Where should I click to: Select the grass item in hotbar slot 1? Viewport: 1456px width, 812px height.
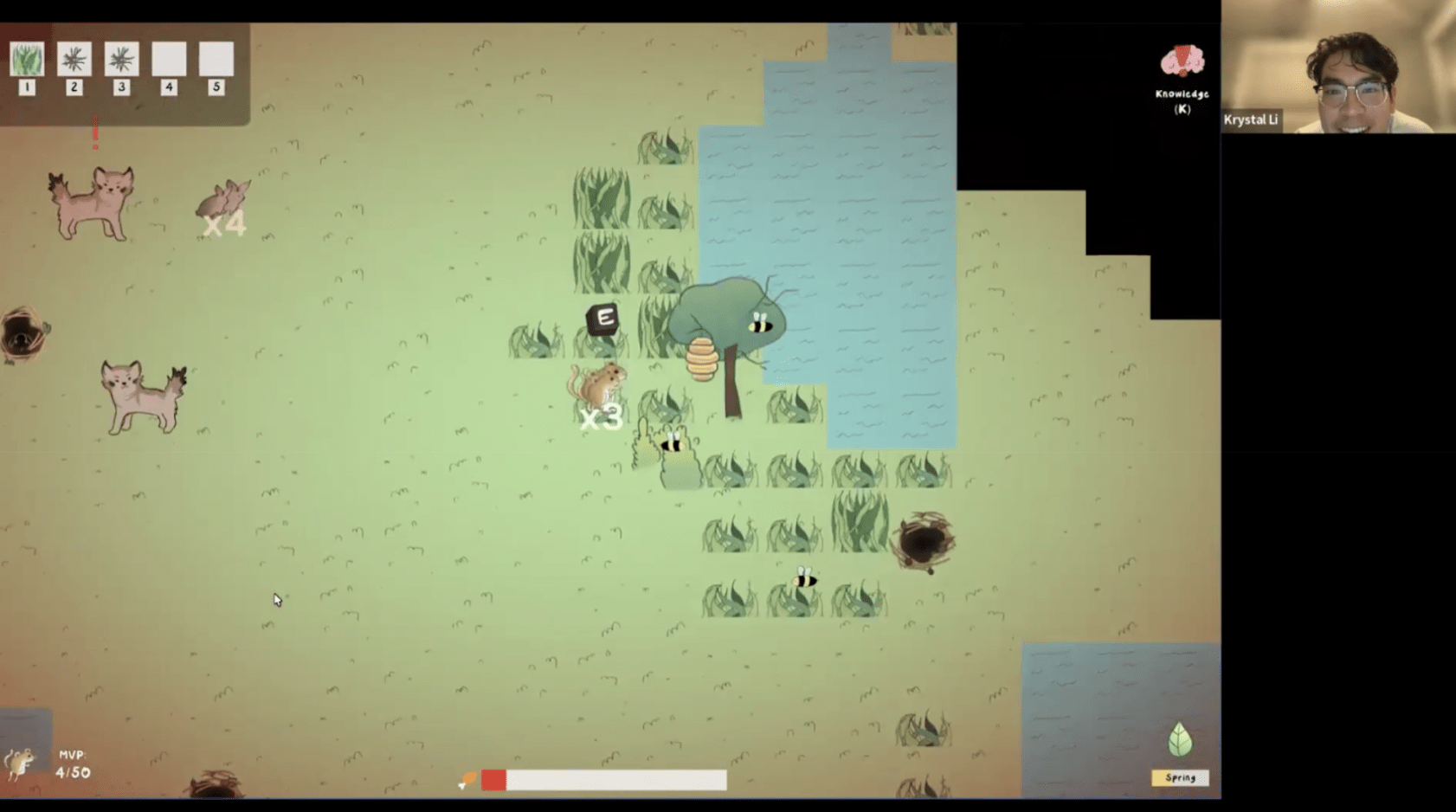(x=27, y=60)
